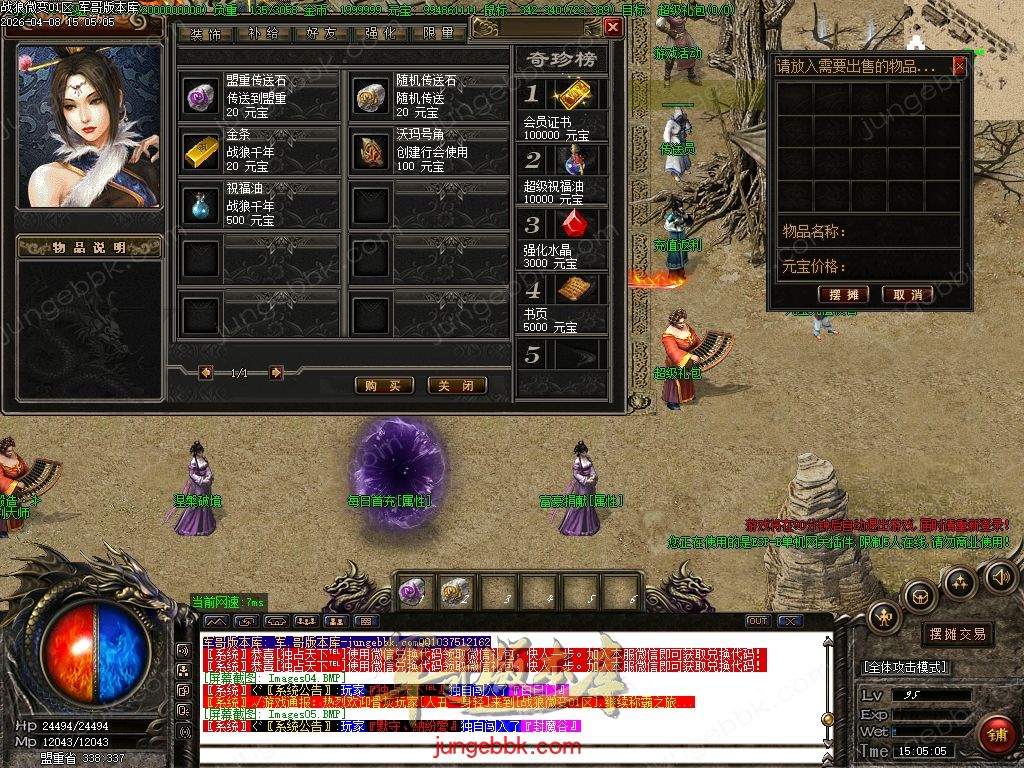Switch to the 装饰 shop tab
Viewport: 1024px width, 768px height.
(206, 33)
